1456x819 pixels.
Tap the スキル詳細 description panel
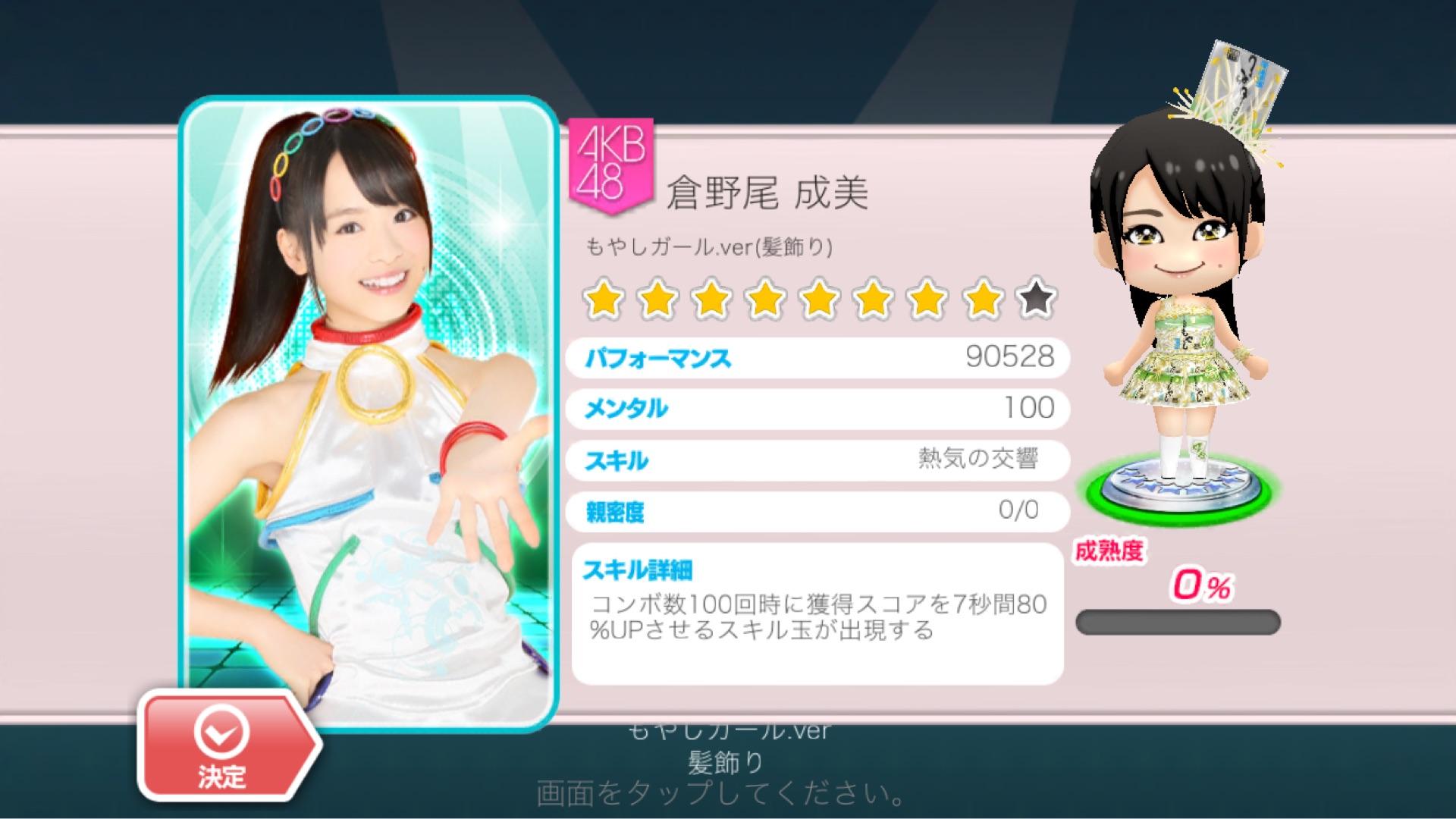817,614
